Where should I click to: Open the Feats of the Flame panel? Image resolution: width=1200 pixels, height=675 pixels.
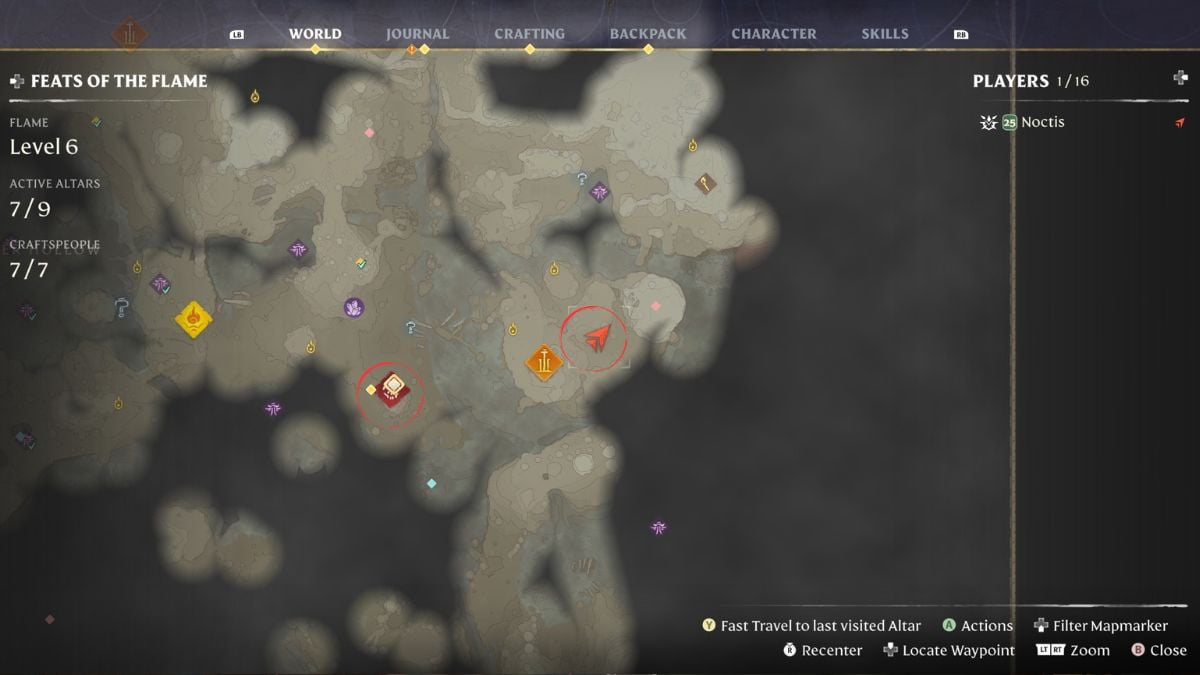click(118, 81)
